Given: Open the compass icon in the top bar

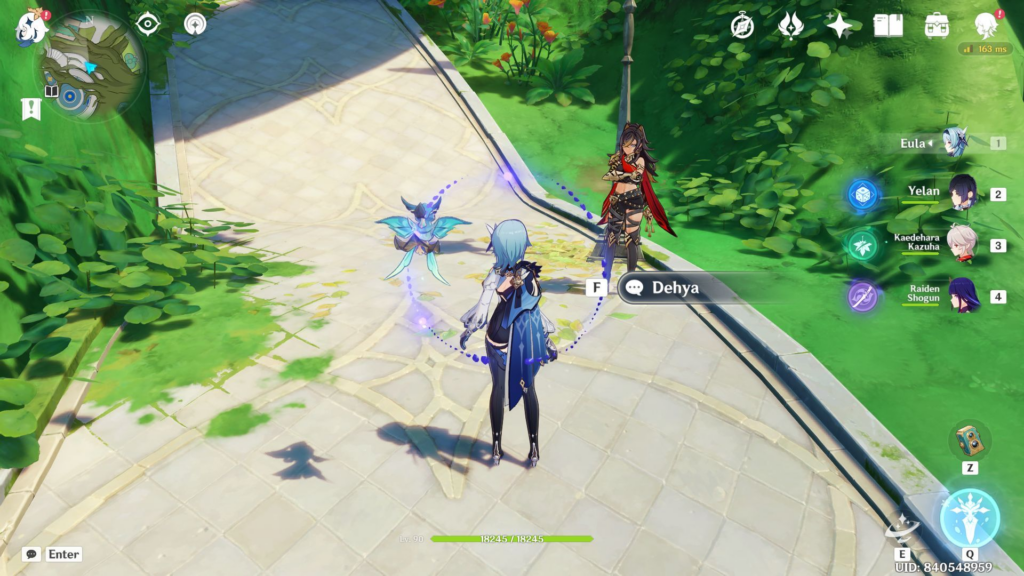Looking at the screenshot, I should point(742,26).
